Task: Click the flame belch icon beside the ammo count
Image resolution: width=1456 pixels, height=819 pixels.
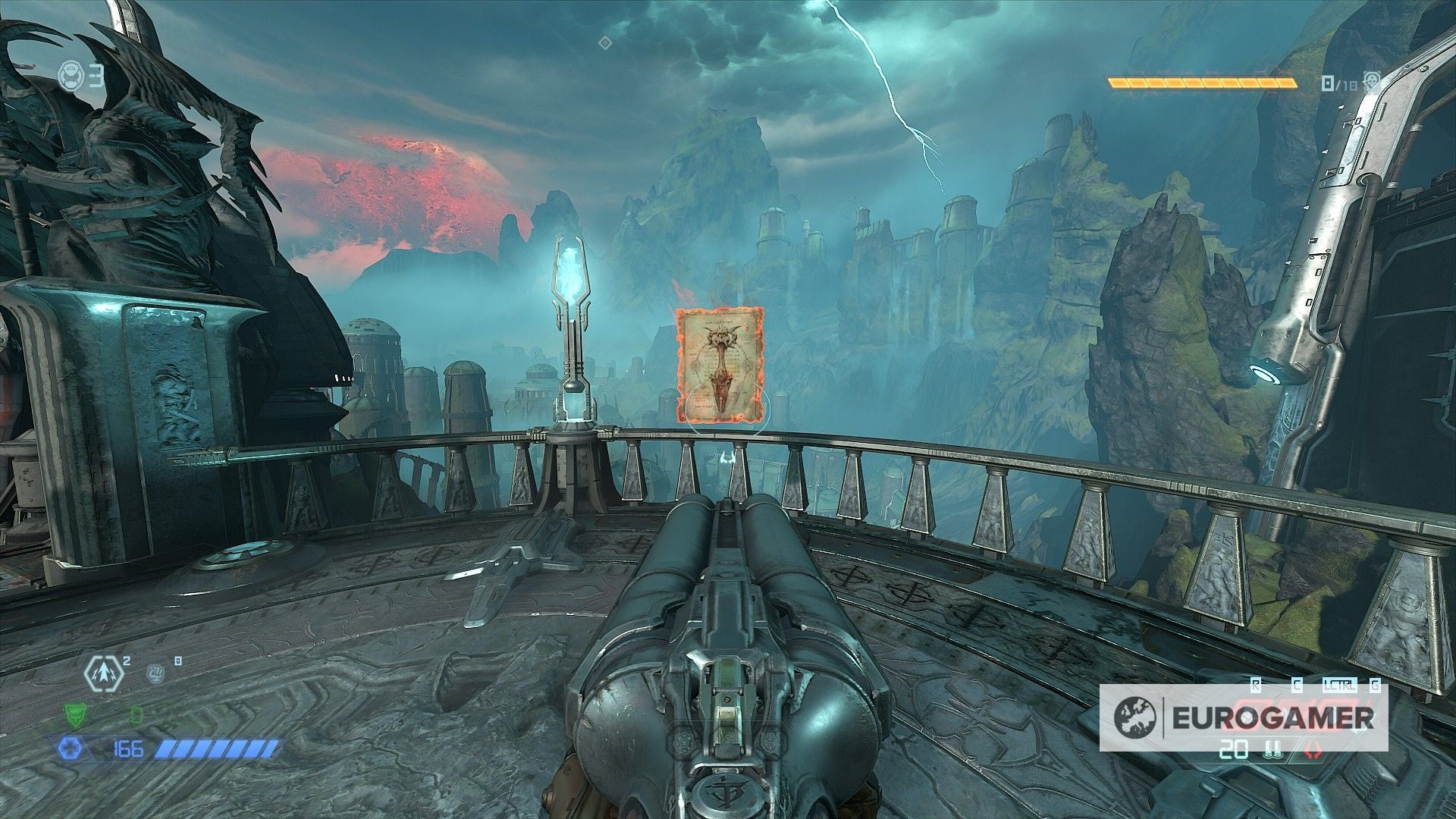Action: [1313, 750]
